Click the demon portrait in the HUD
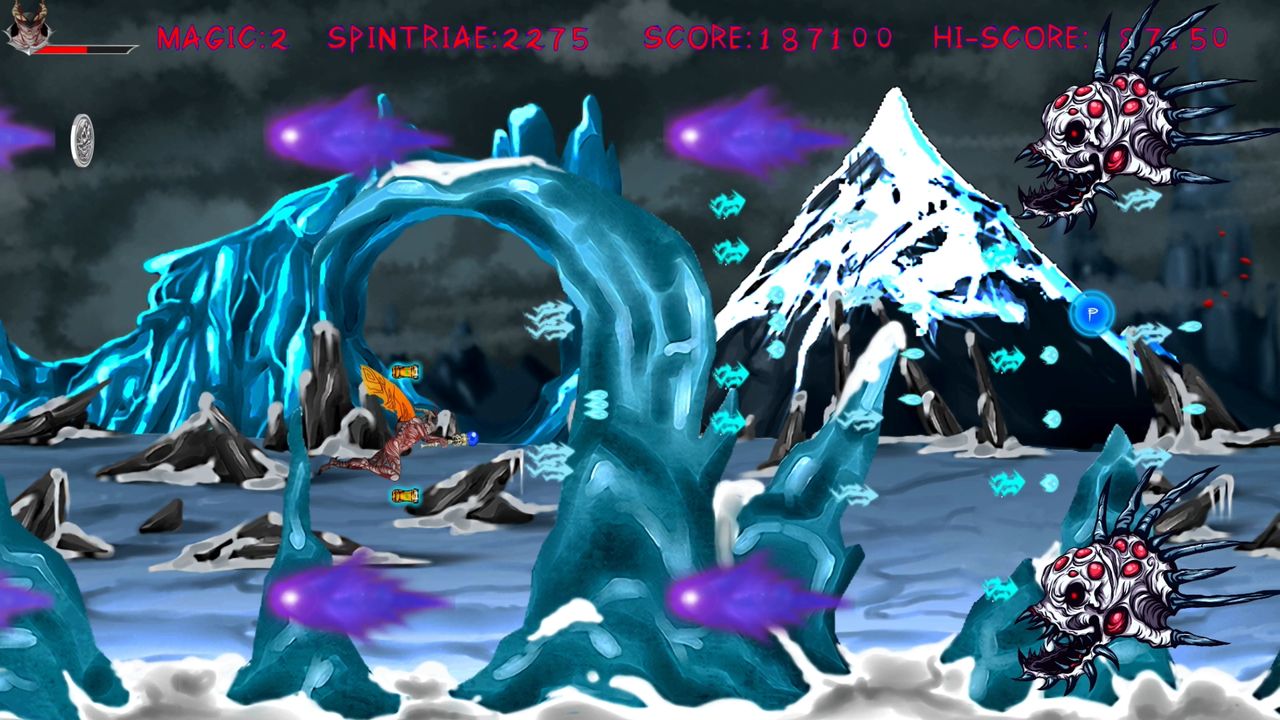 tap(30, 25)
